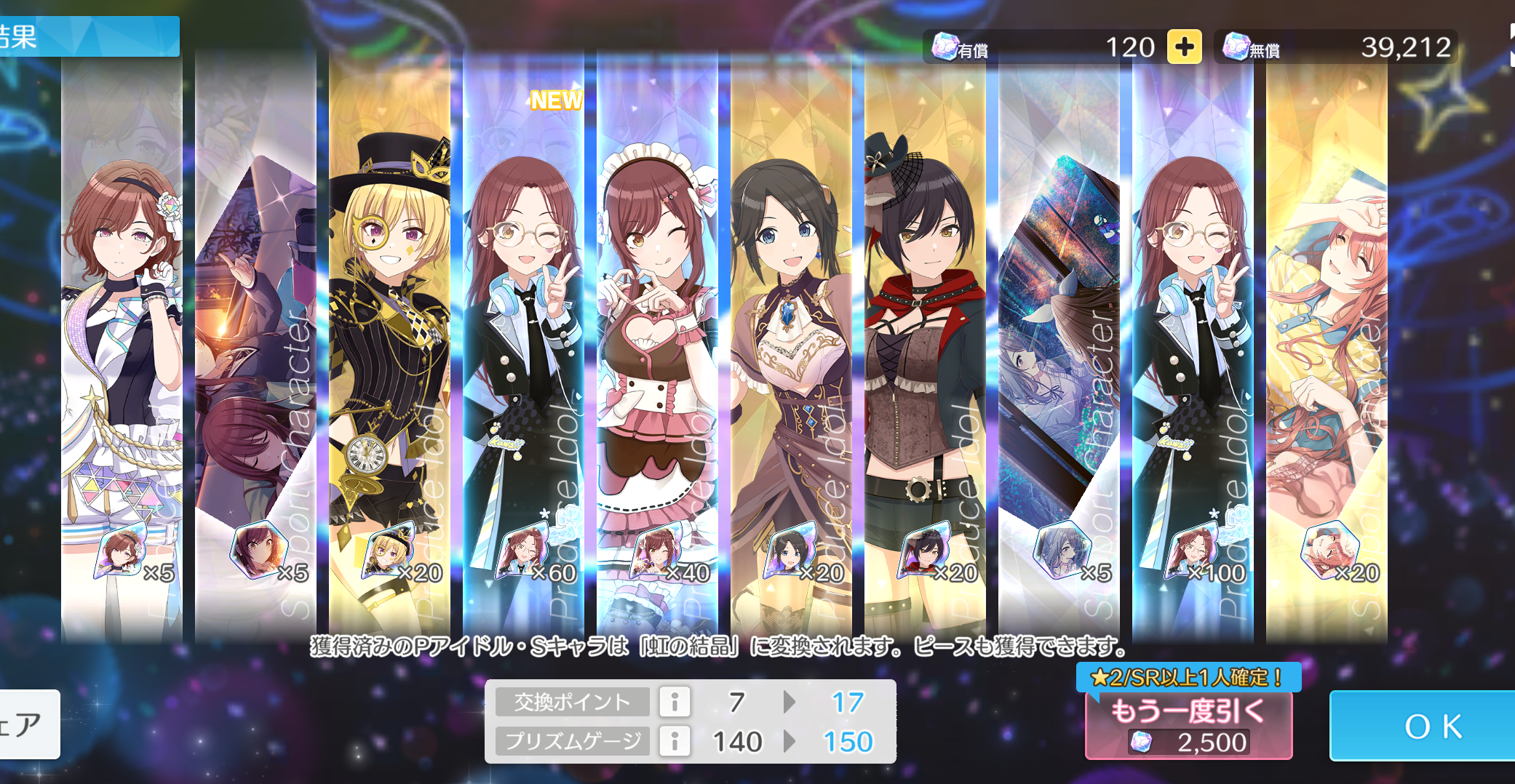Inspect the white-dress idol card with ×5
The height and width of the screenshot is (784, 1515).
point(122,349)
